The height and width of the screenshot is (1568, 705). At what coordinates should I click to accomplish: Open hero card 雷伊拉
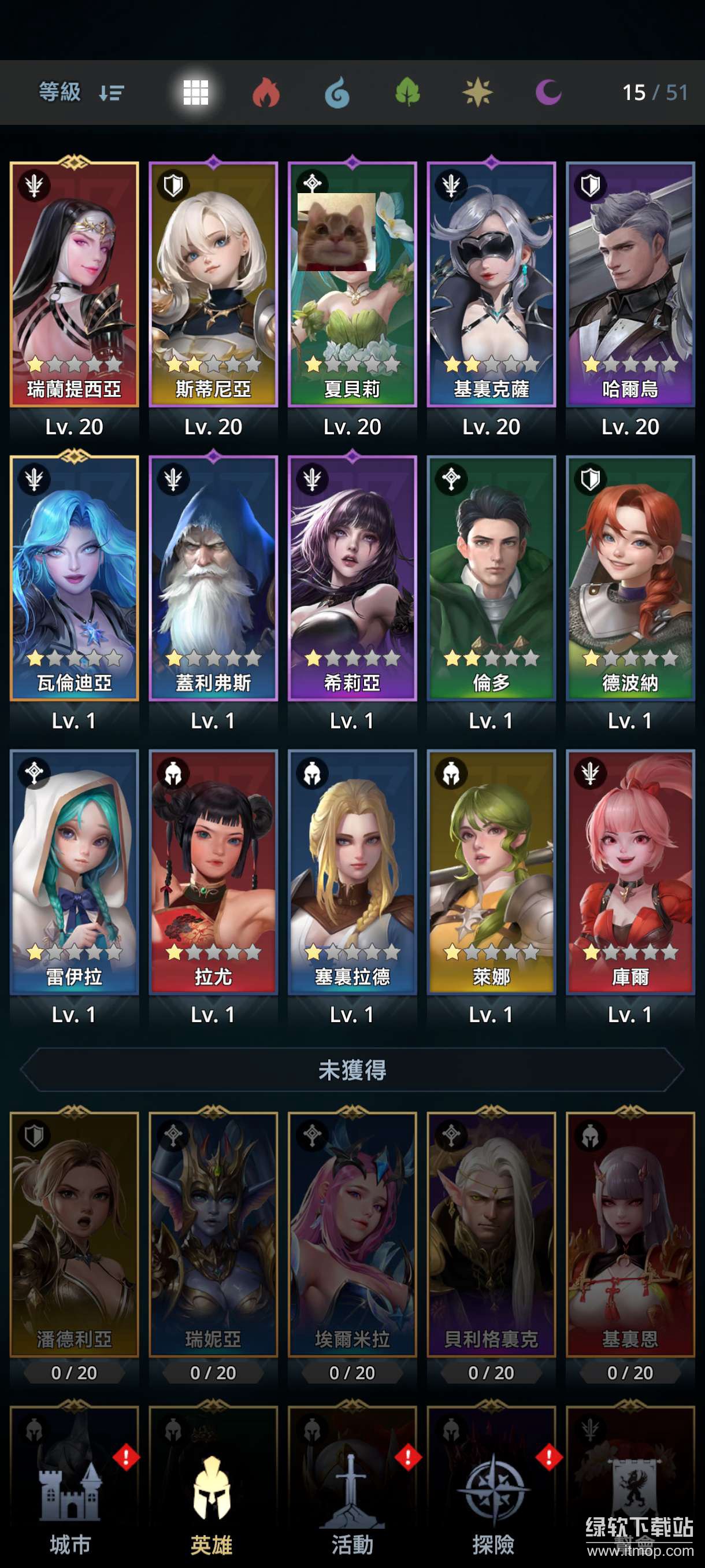(74, 872)
